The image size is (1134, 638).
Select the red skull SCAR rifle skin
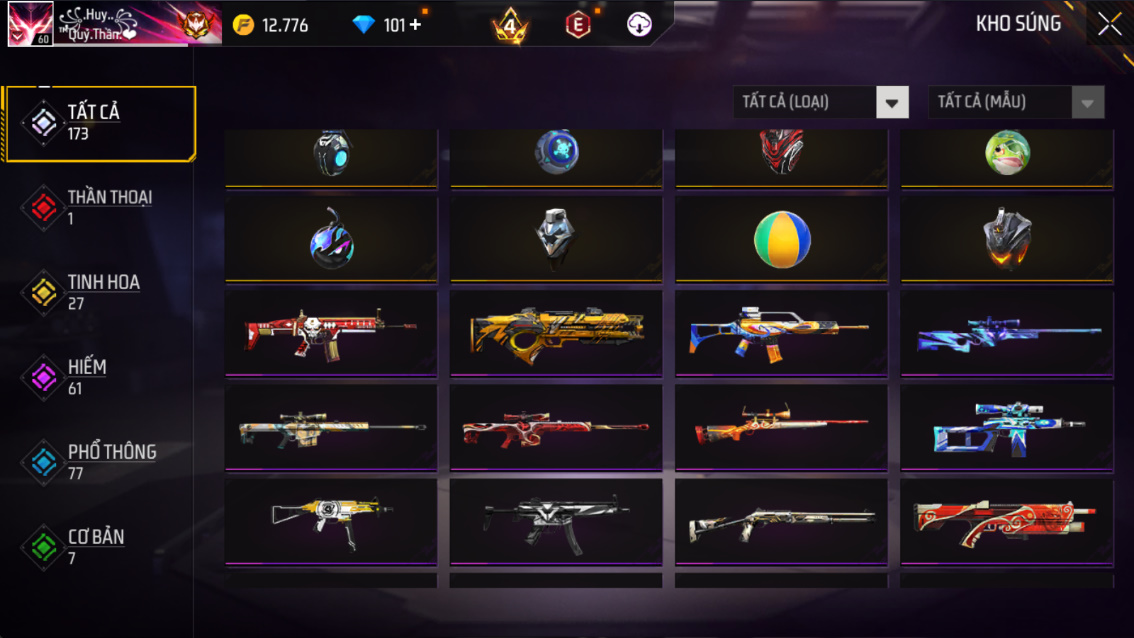coord(331,333)
